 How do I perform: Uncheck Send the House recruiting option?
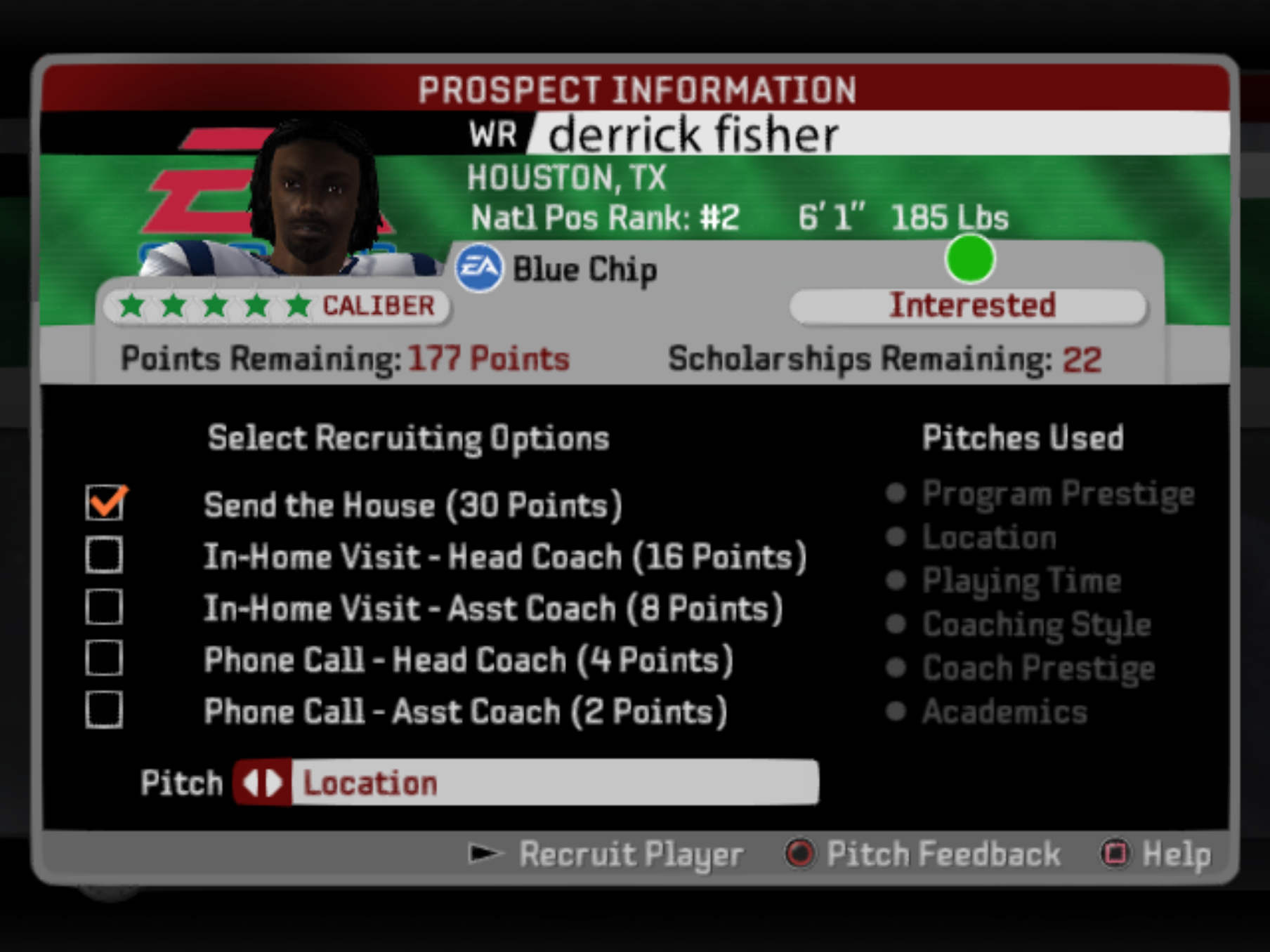105,503
